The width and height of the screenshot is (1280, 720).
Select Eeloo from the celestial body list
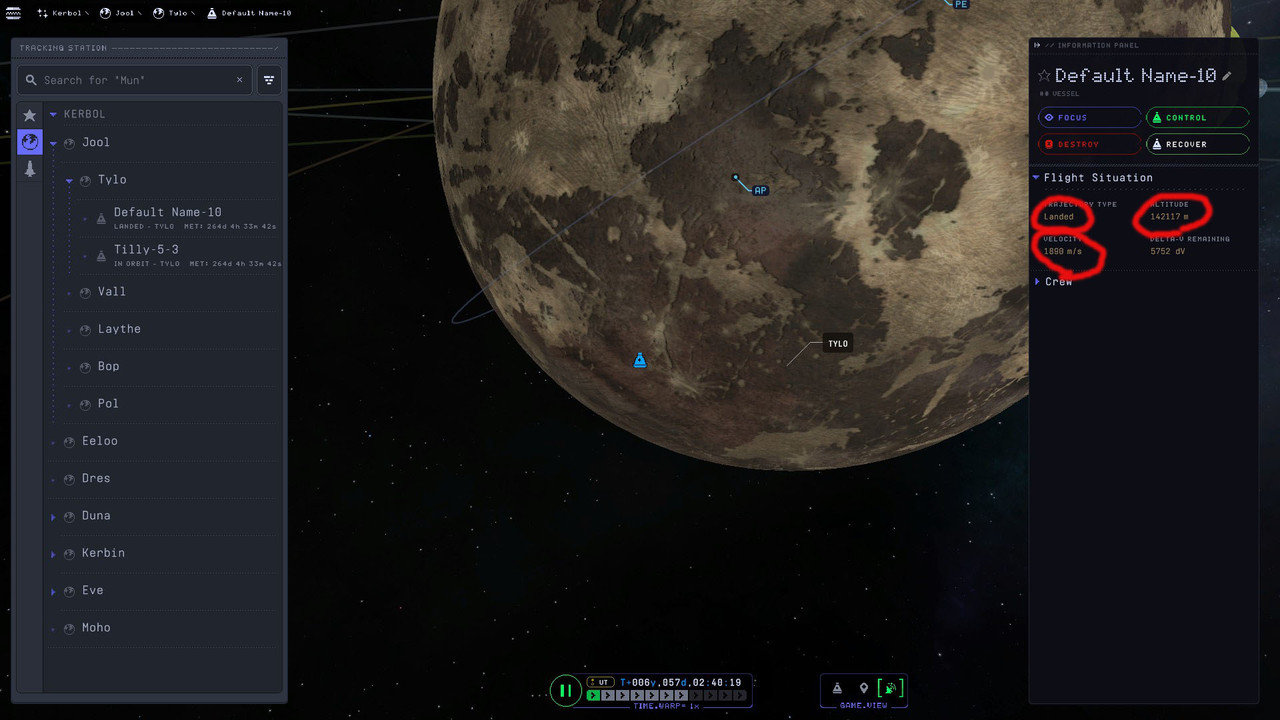coord(99,441)
